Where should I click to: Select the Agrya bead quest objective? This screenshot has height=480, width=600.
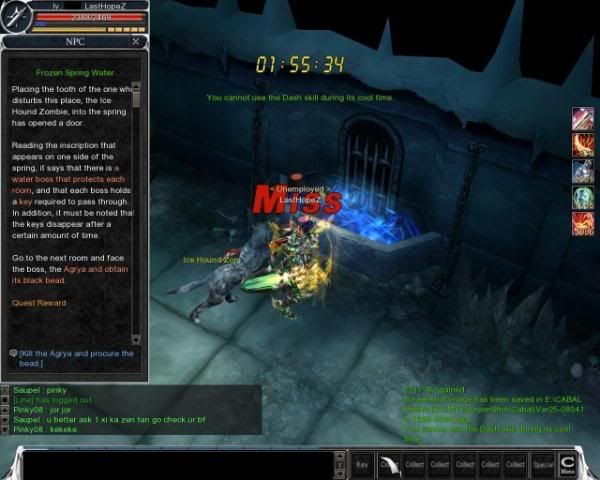pos(76,359)
